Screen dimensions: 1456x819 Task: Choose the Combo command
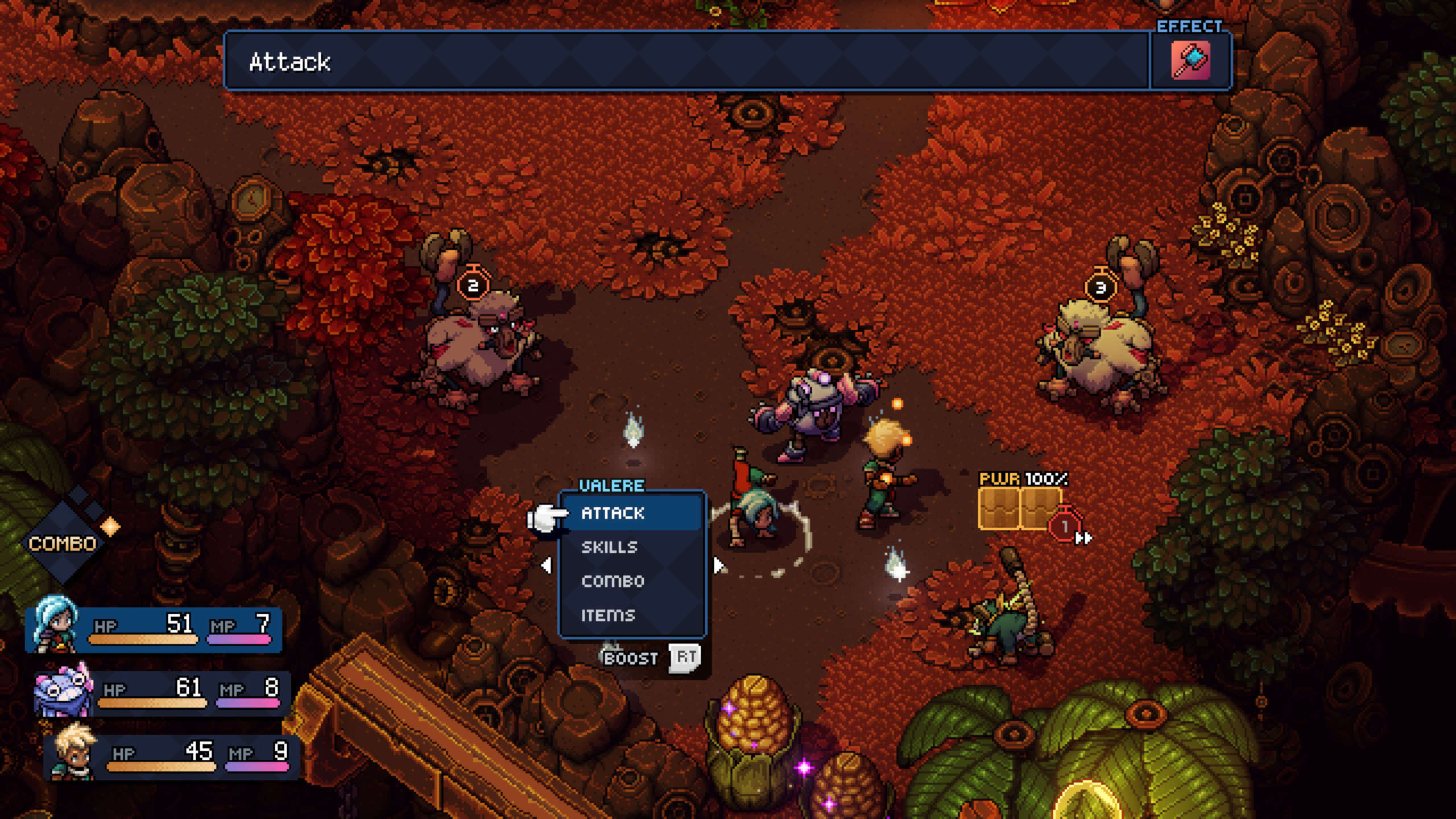point(613,581)
